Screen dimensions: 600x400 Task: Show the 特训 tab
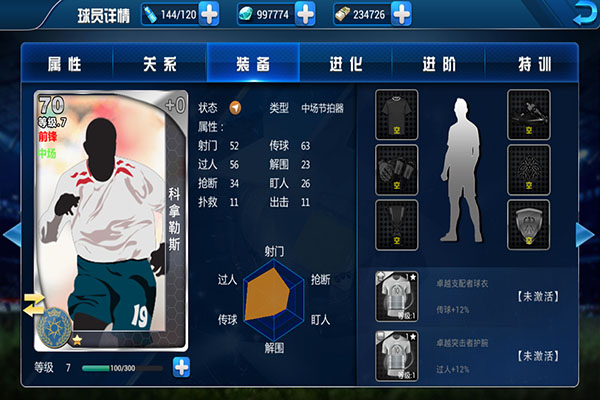point(534,64)
